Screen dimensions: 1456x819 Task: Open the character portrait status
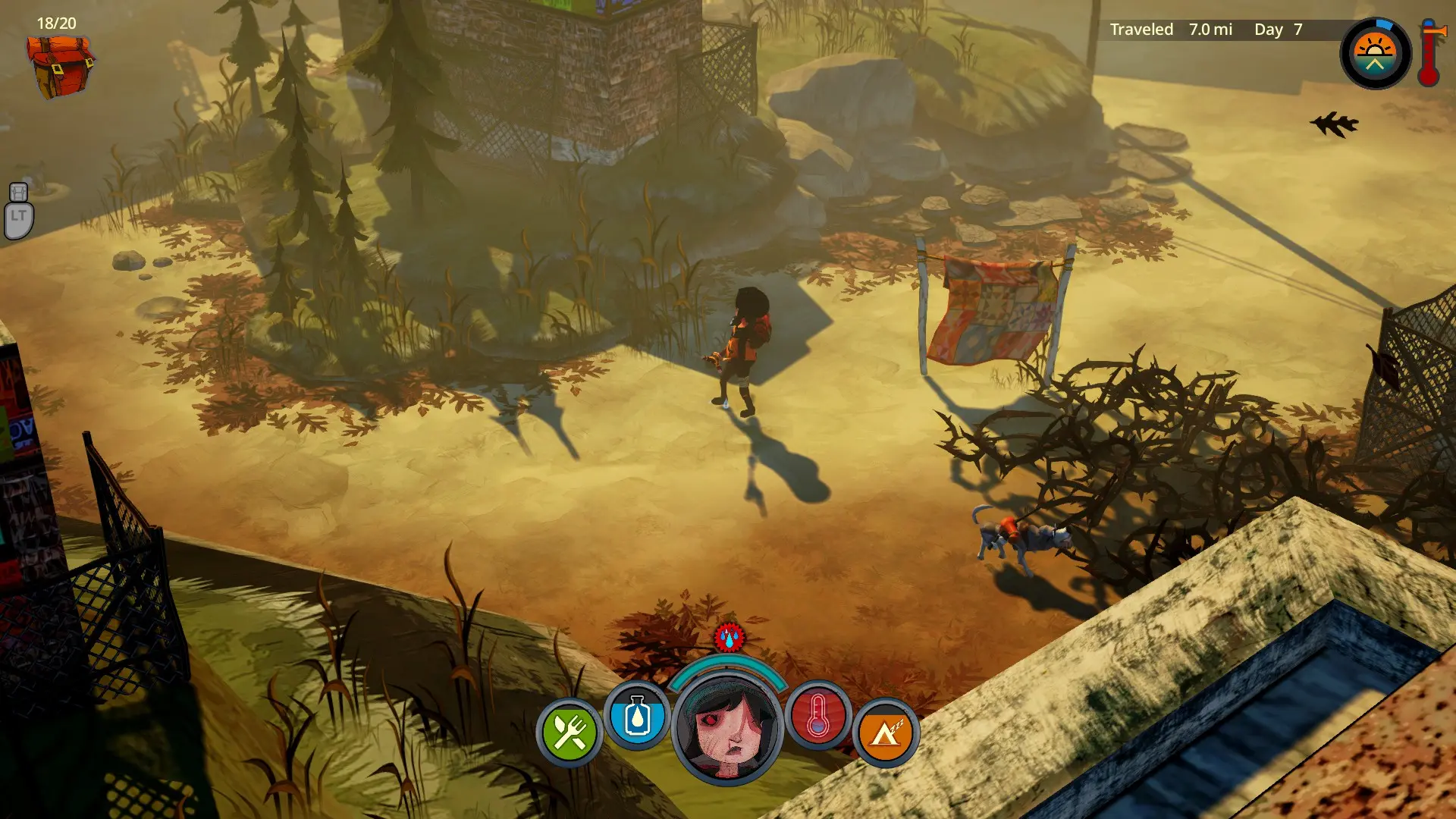(x=728, y=730)
